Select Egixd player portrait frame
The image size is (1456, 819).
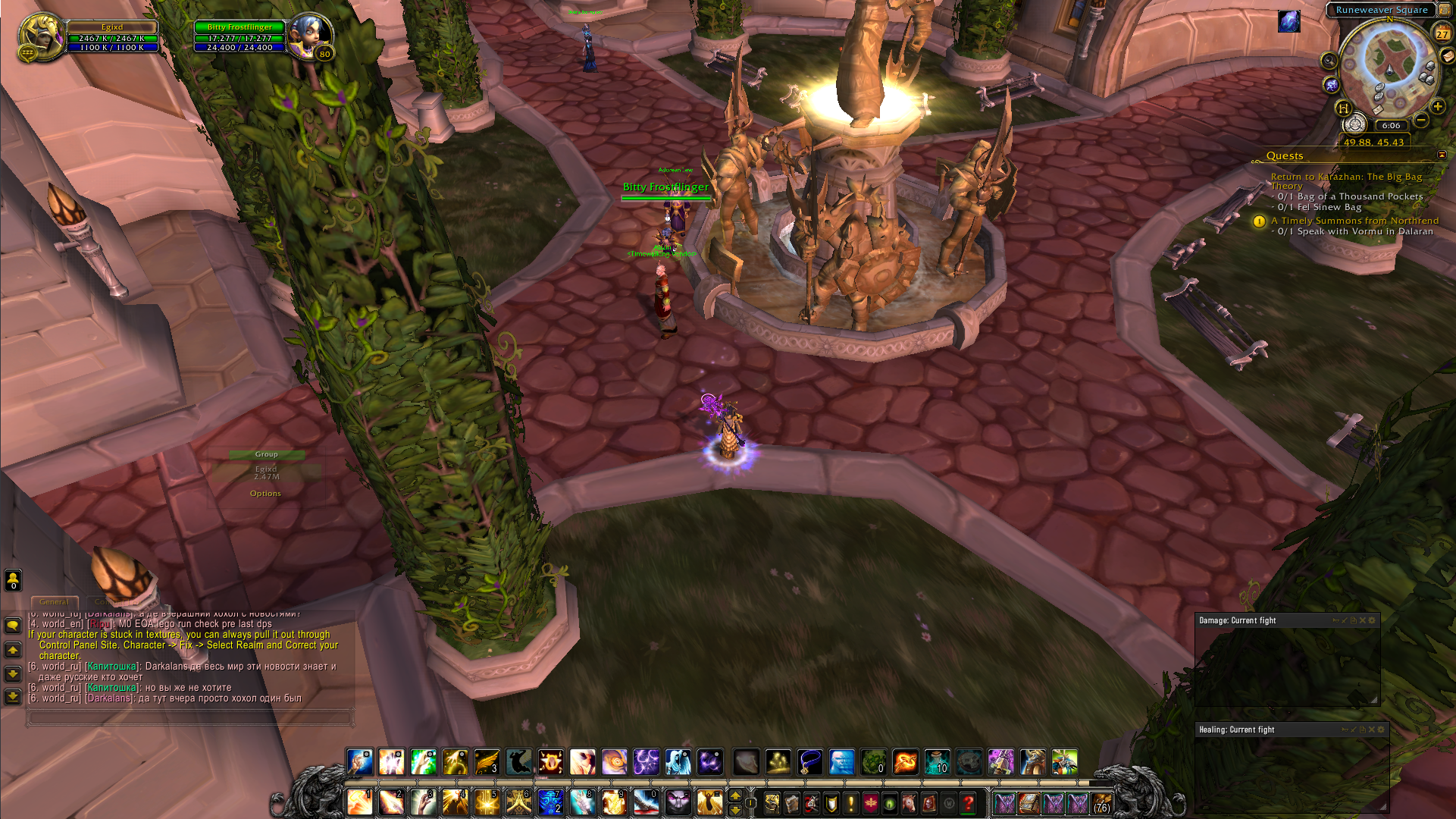(40, 35)
